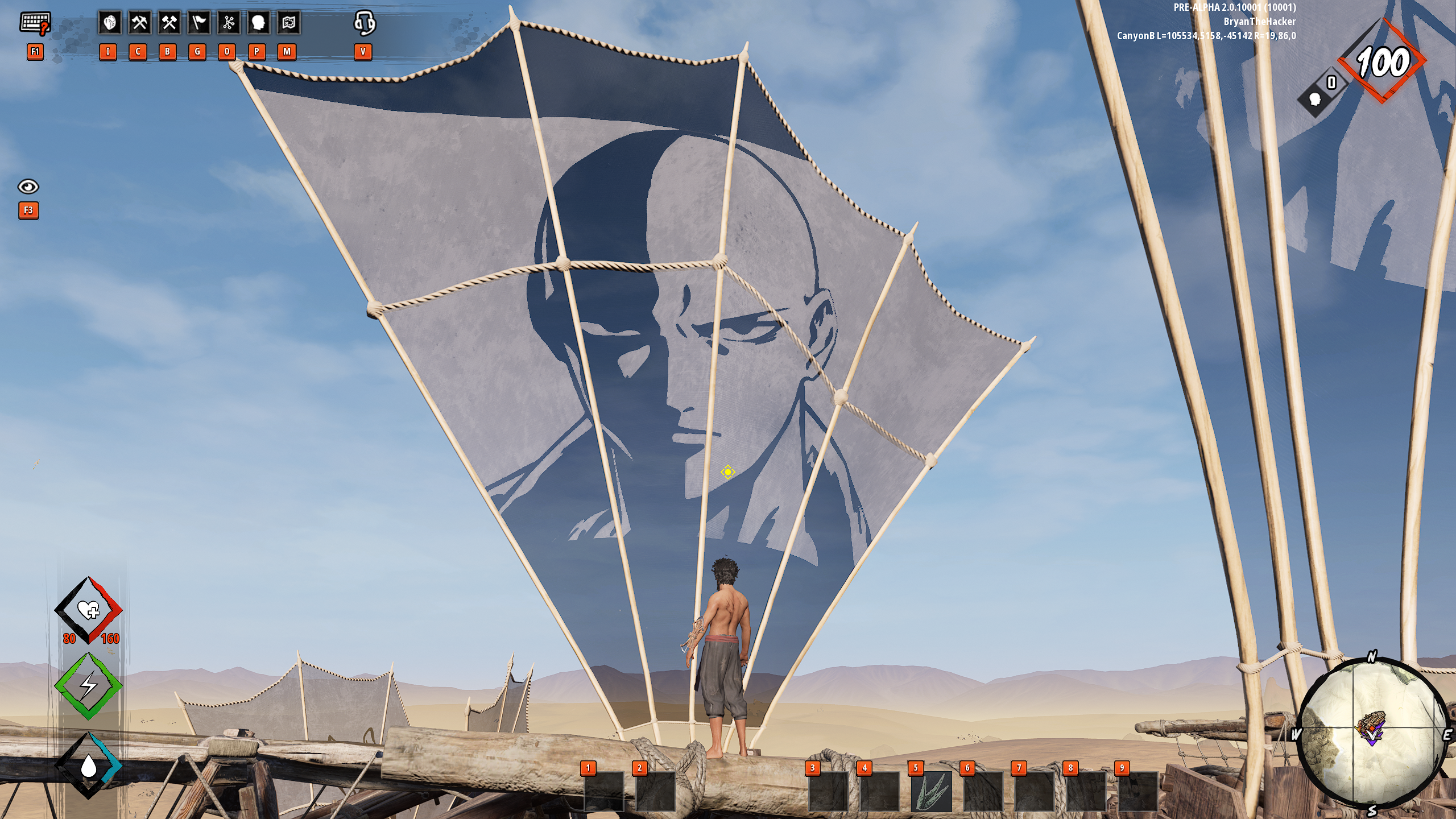Image resolution: width=1456 pixels, height=819 pixels.
Task: Open the flag menu
Action: coord(198,23)
